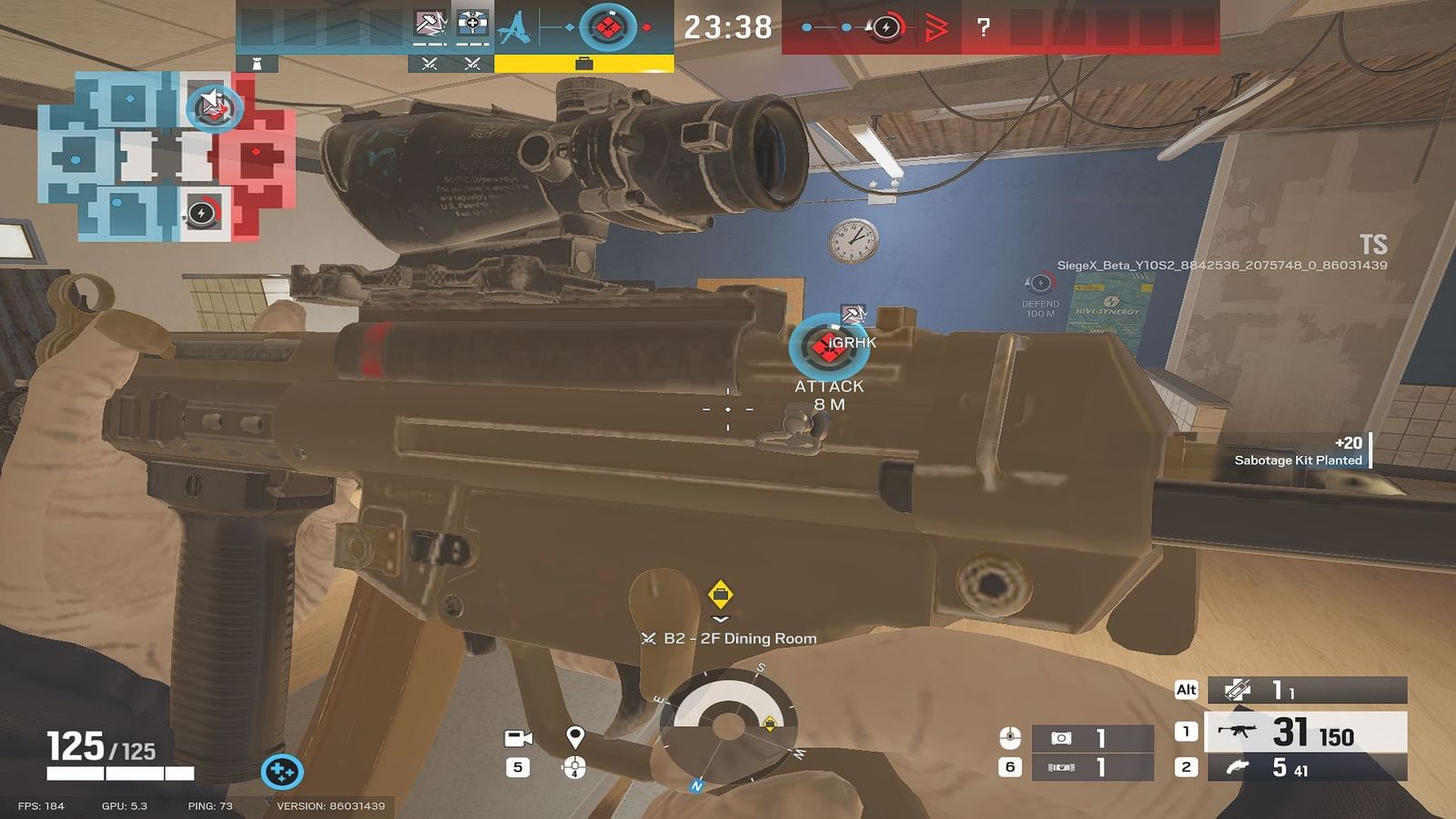The width and height of the screenshot is (1456, 819).
Task: Click the red defender team arrow logo
Action: coord(937,27)
